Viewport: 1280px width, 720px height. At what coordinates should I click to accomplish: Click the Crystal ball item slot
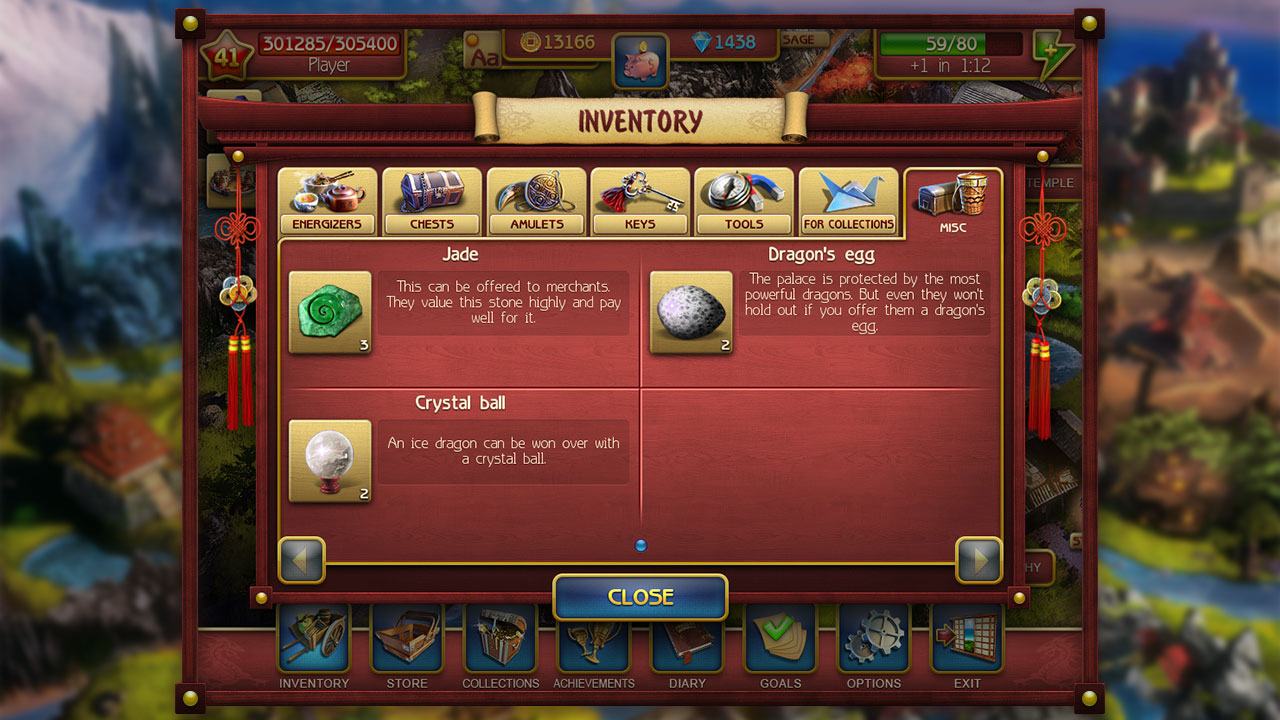pyautogui.click(x=330, y=461)
